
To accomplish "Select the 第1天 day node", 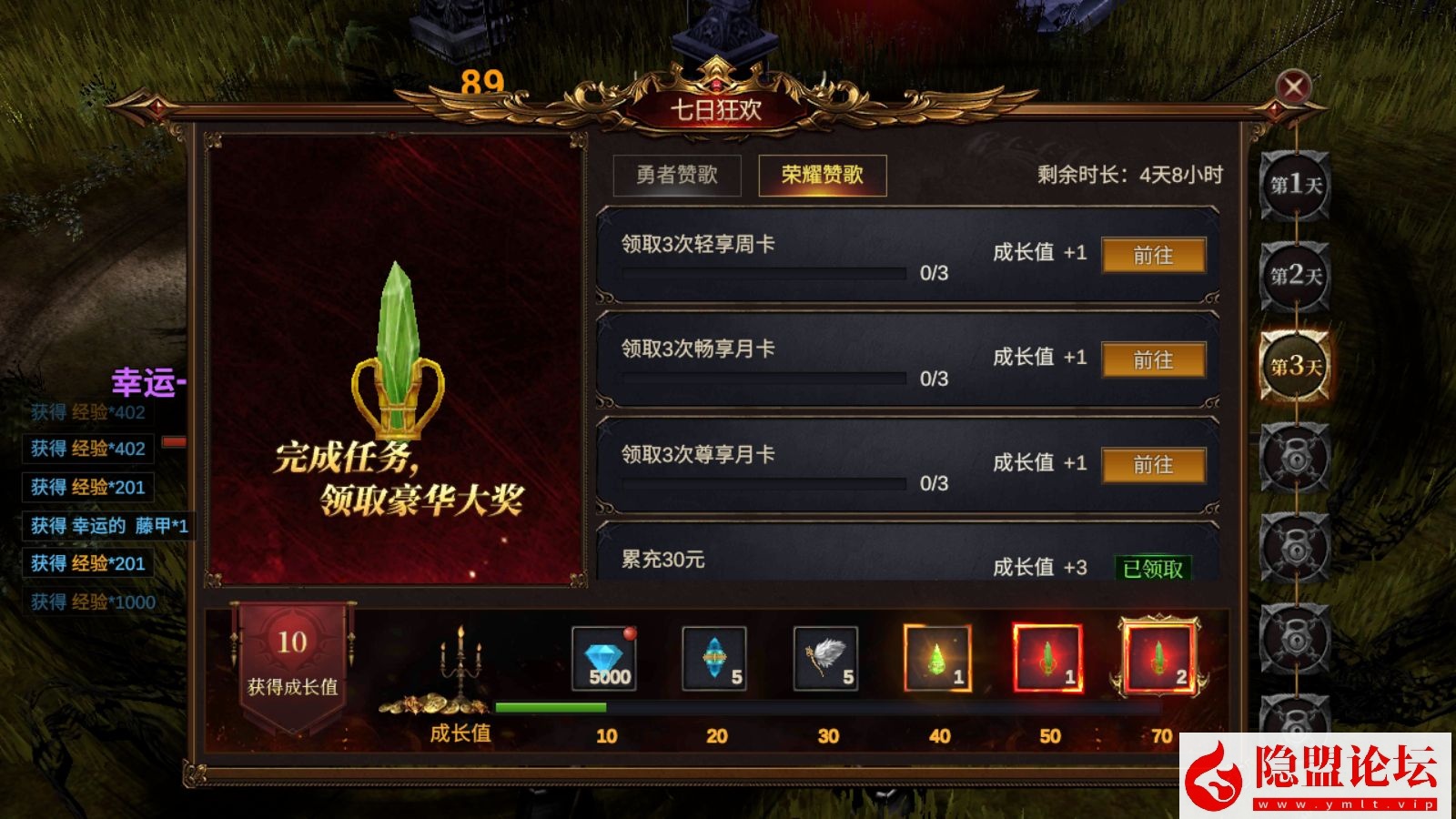I will [x=1294, y=187].
